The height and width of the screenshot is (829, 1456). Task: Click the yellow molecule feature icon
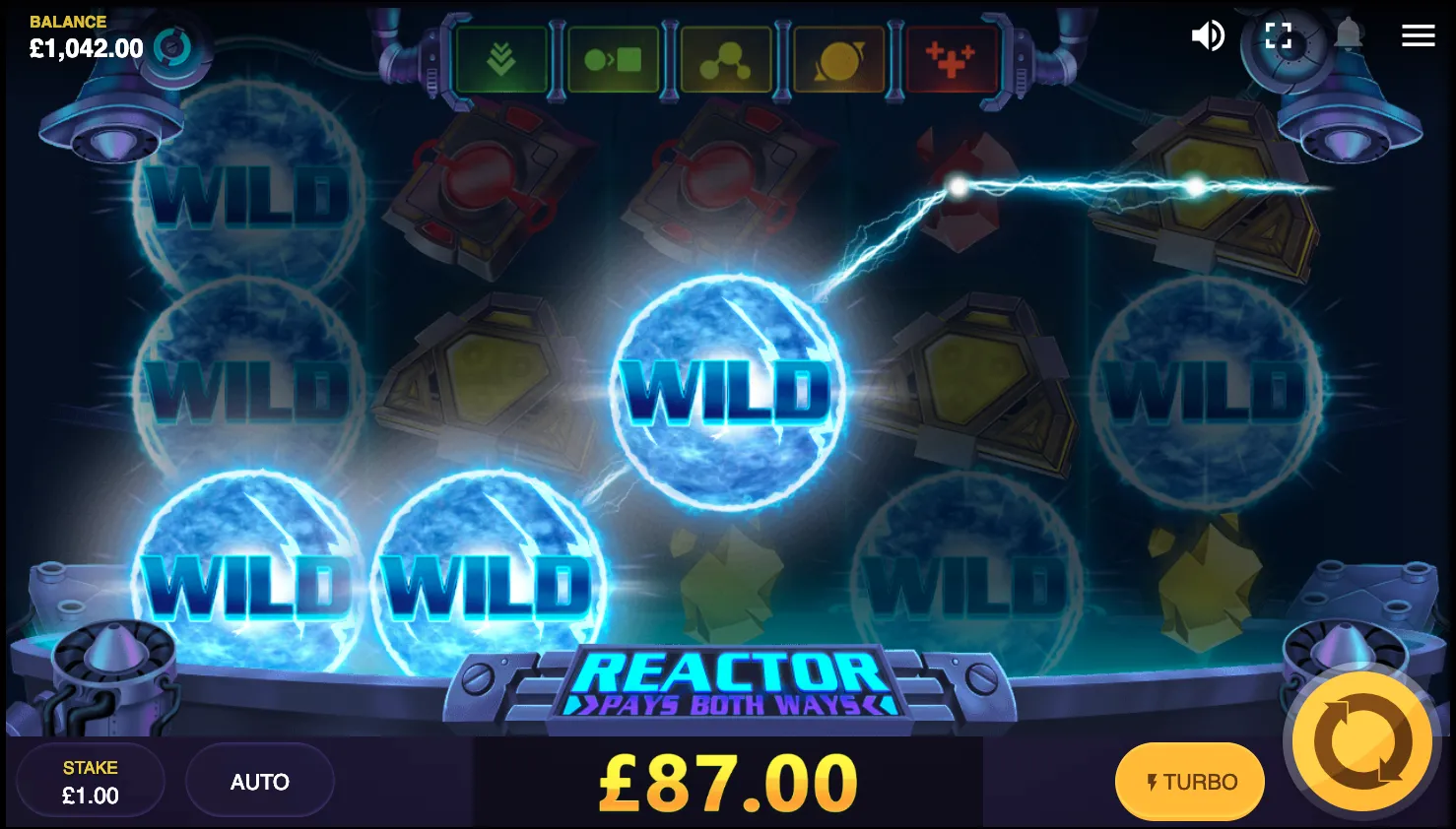[726, 58]
